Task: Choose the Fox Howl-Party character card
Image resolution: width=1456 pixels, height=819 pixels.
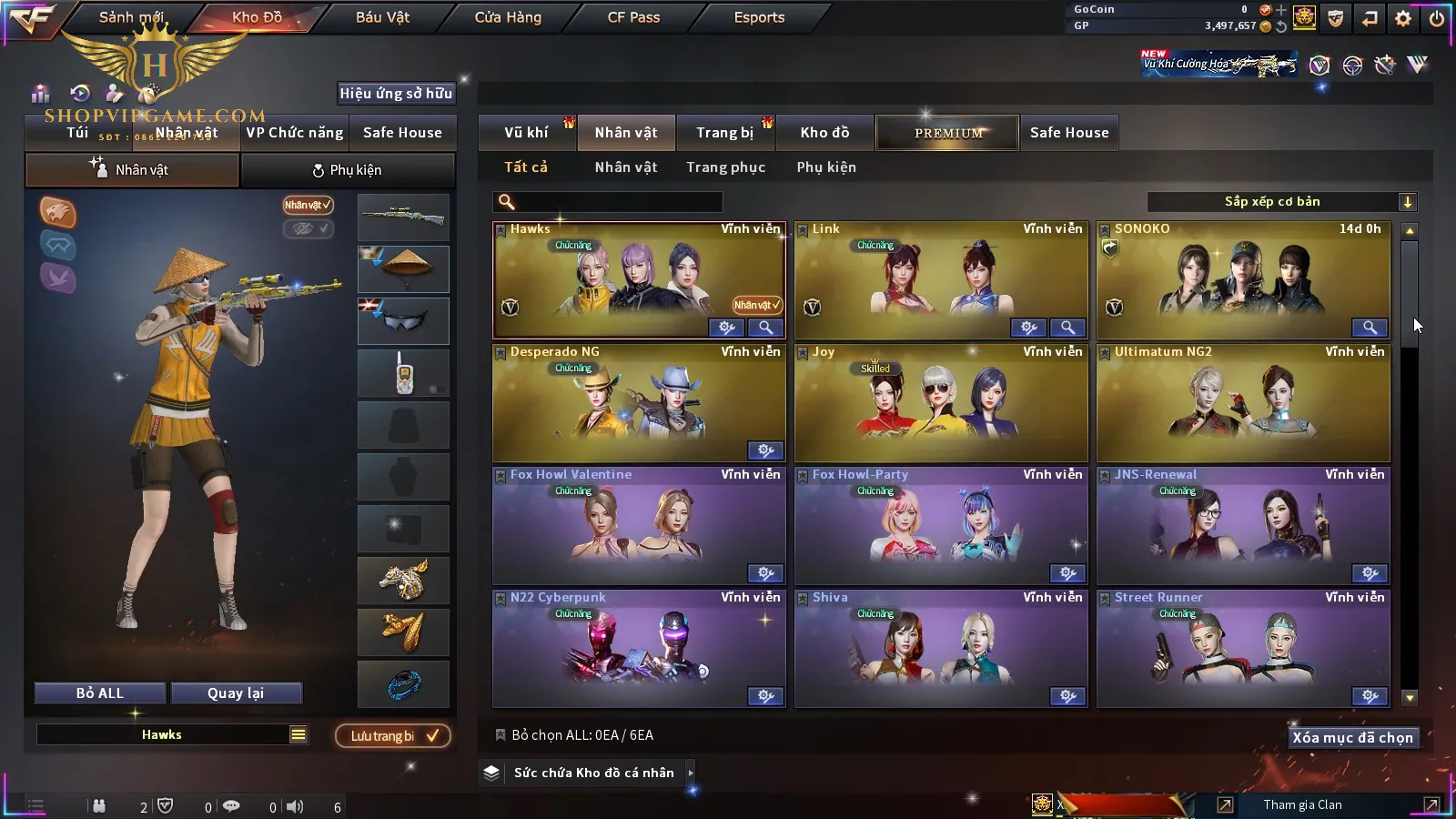Action: point(941,526)
